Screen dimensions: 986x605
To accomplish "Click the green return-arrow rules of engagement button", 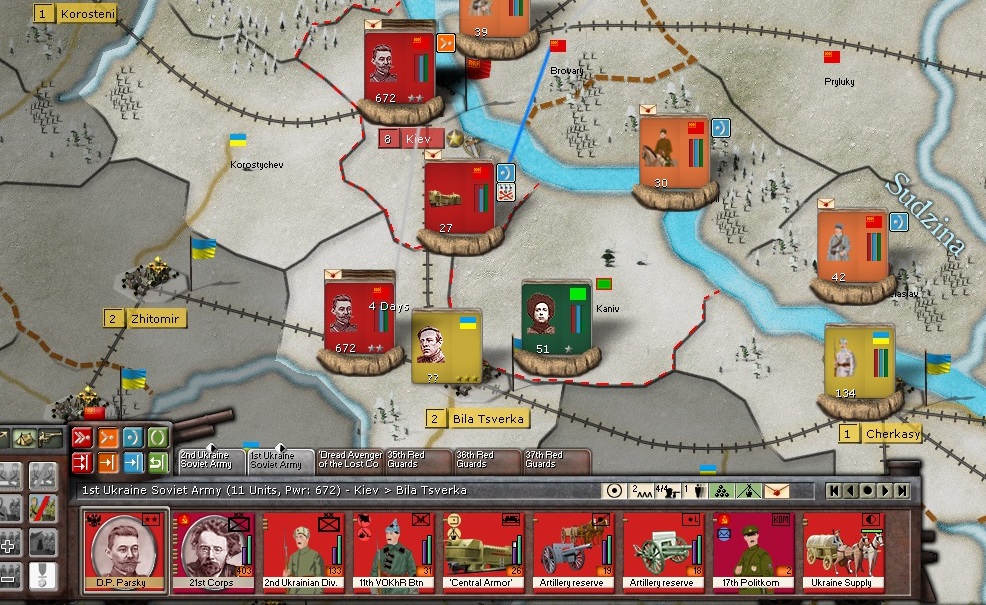I will tap(158, 462).
